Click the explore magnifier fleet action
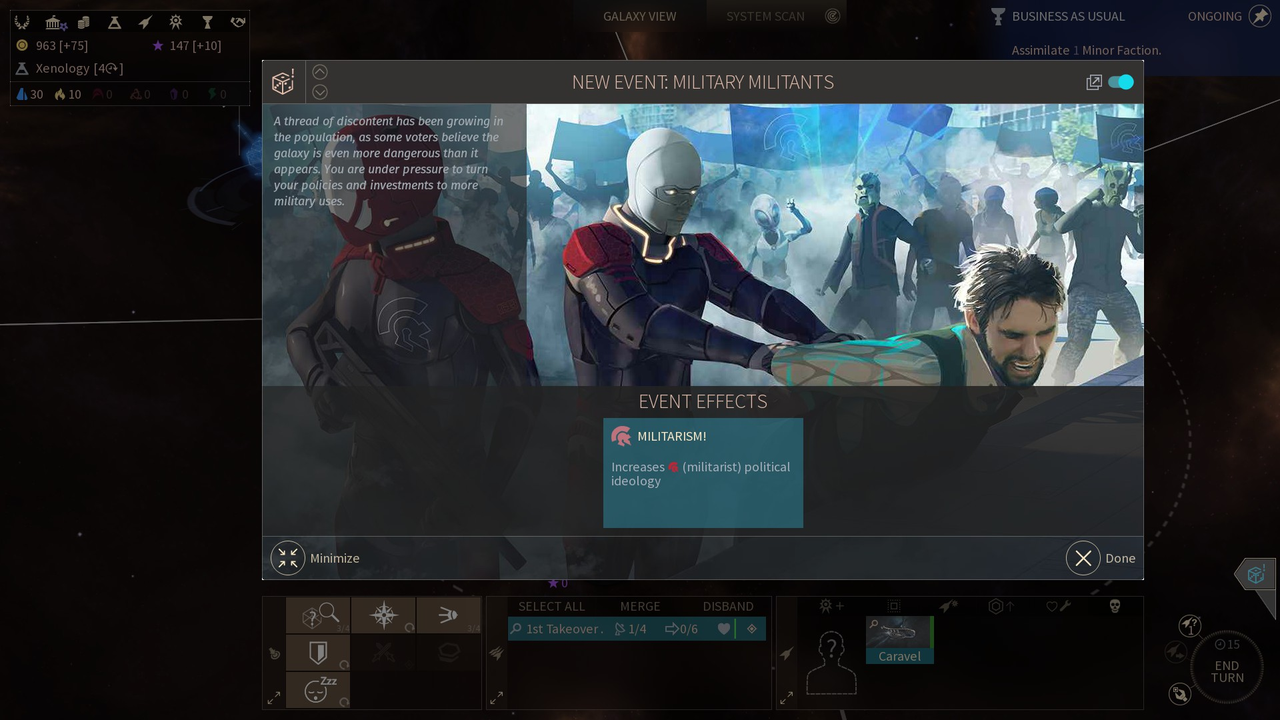 318,616
